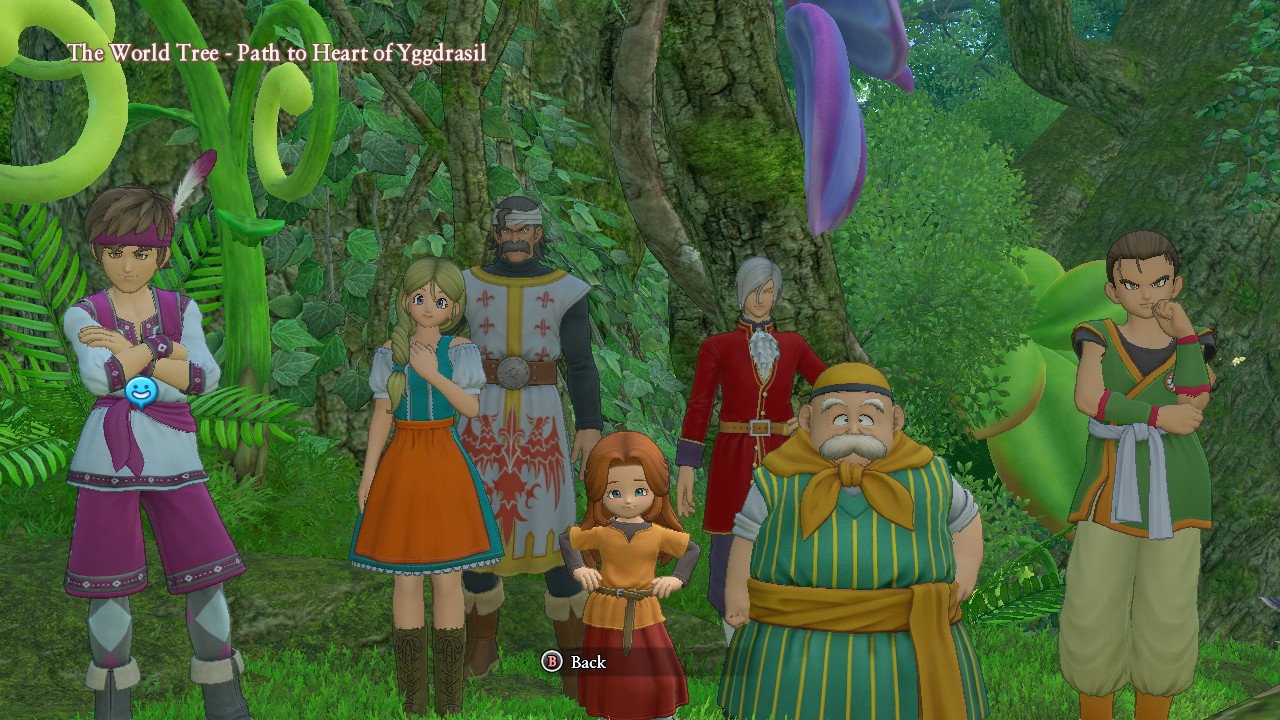The height and width of the screenshot is (720, 1280).
Task: Select the blue smiley face speech icon
Action: click(141, 392)
